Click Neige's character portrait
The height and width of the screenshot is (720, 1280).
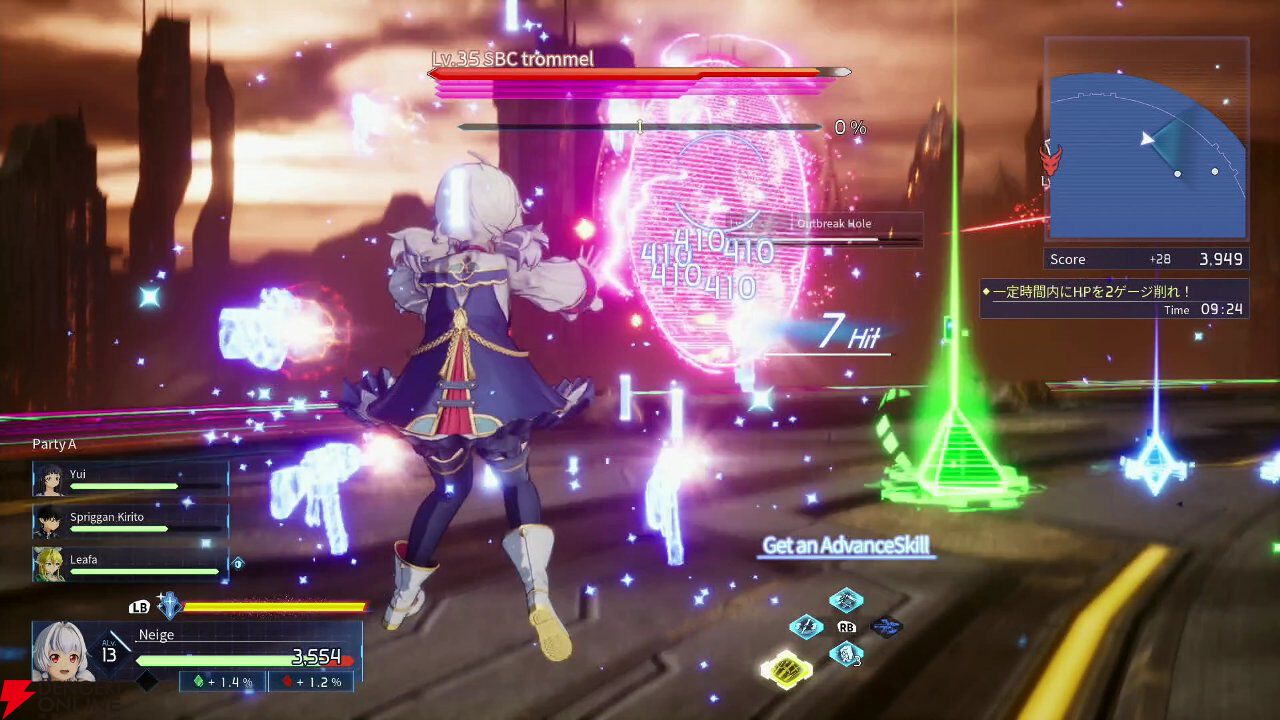pos(64,652)
